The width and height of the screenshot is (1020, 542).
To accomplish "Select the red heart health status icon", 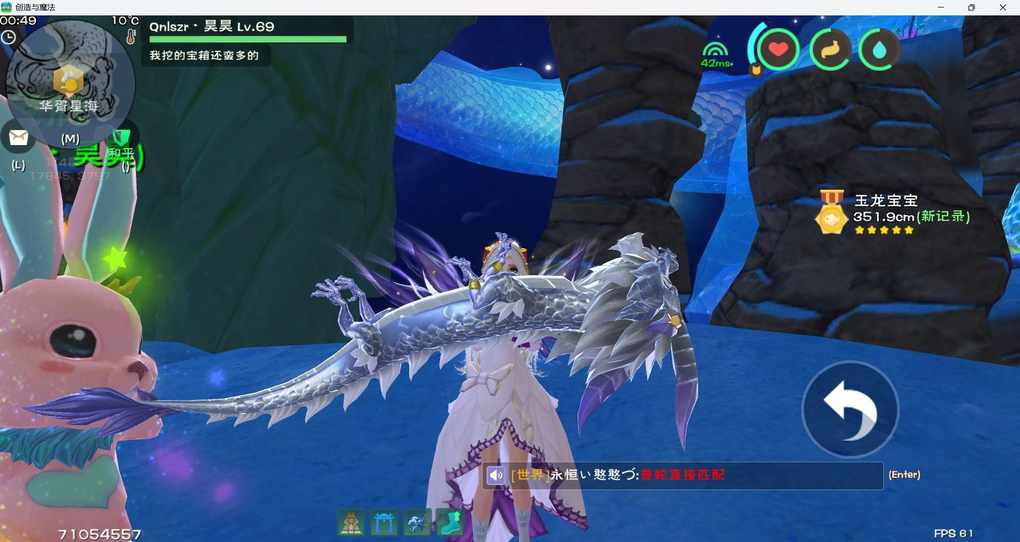I will tap(777, 49).
